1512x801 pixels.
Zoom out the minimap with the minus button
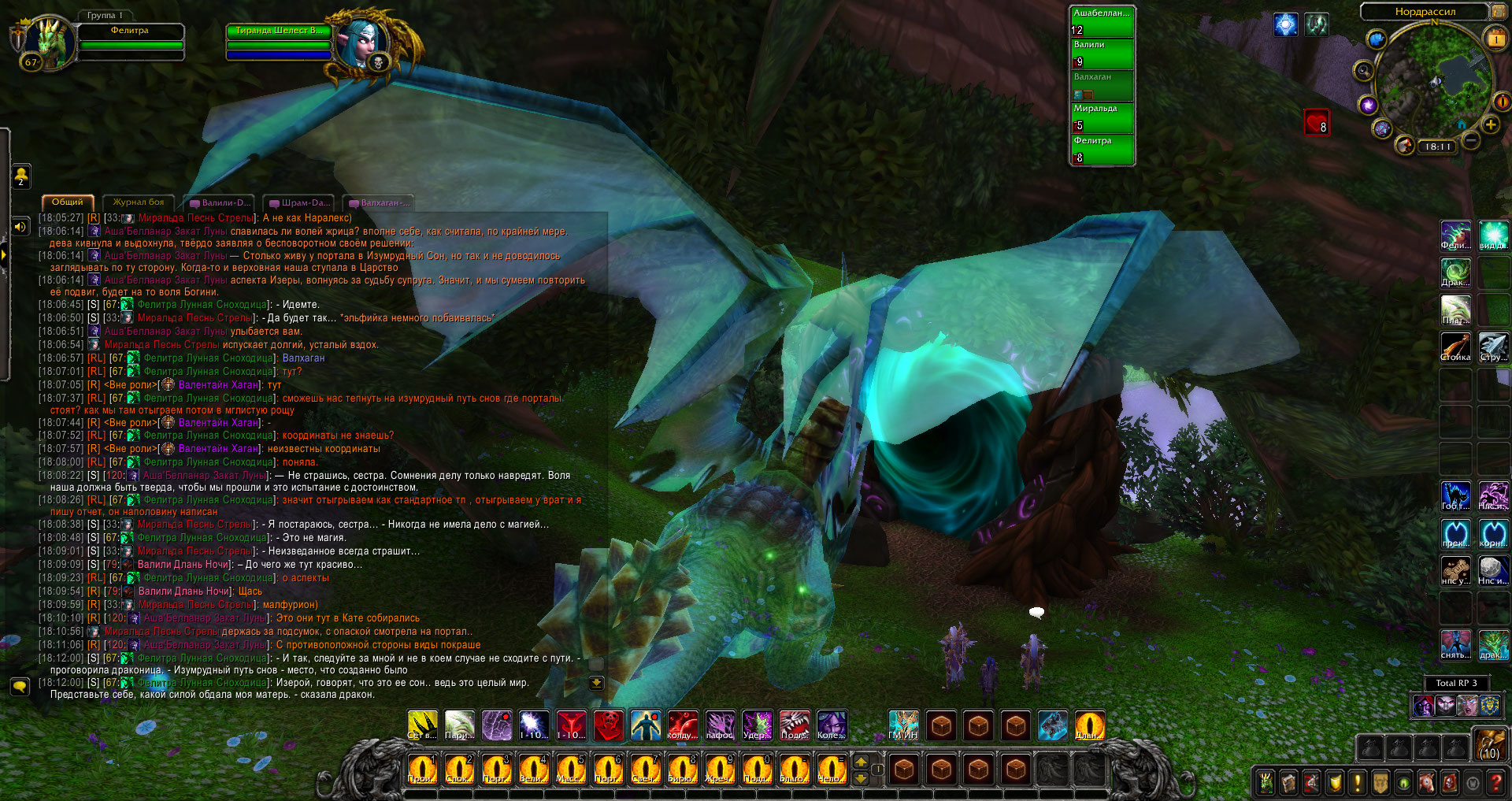tap(1470, 140)
